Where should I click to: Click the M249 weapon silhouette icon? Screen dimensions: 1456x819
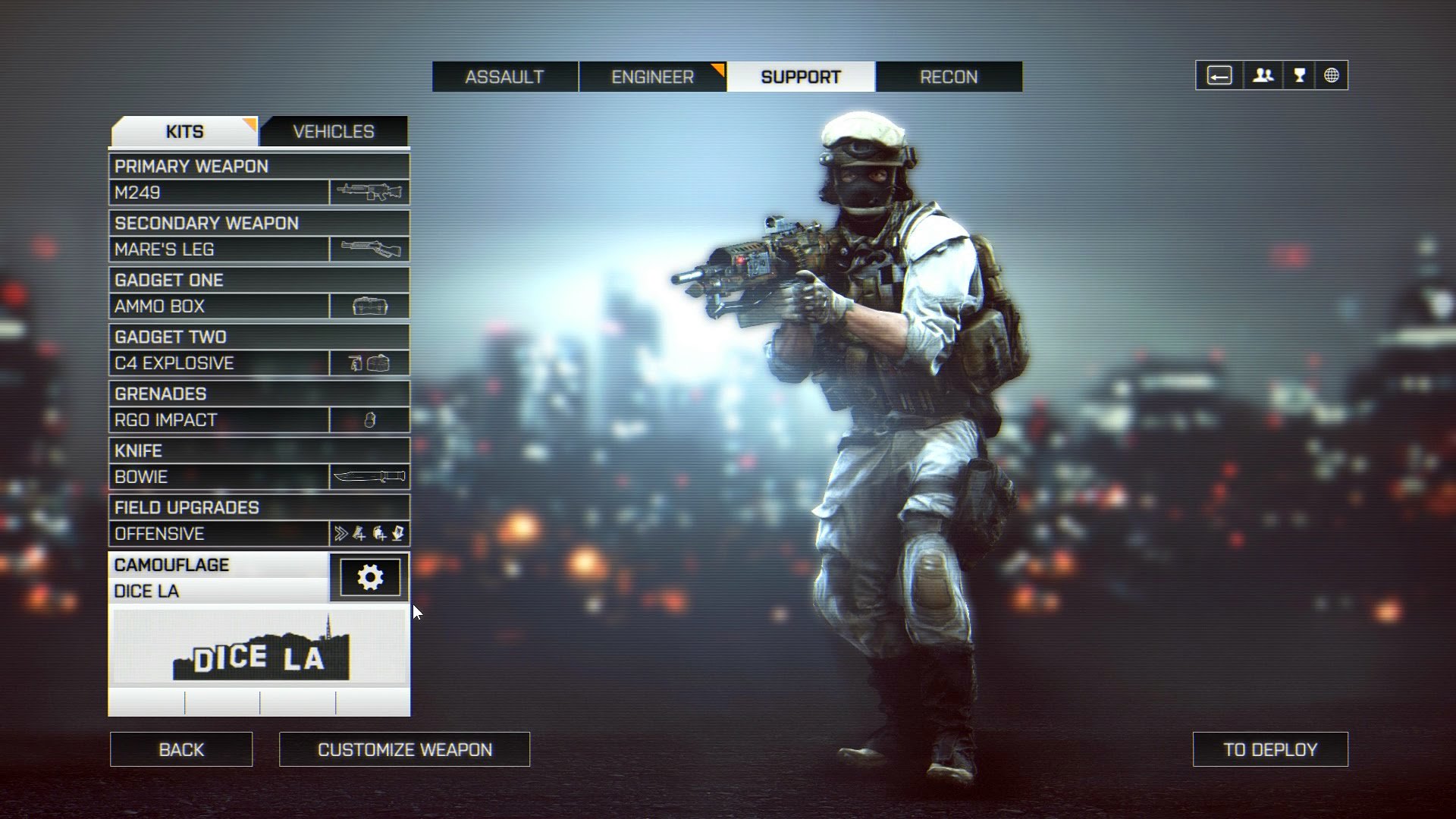[x=369, y=192]
